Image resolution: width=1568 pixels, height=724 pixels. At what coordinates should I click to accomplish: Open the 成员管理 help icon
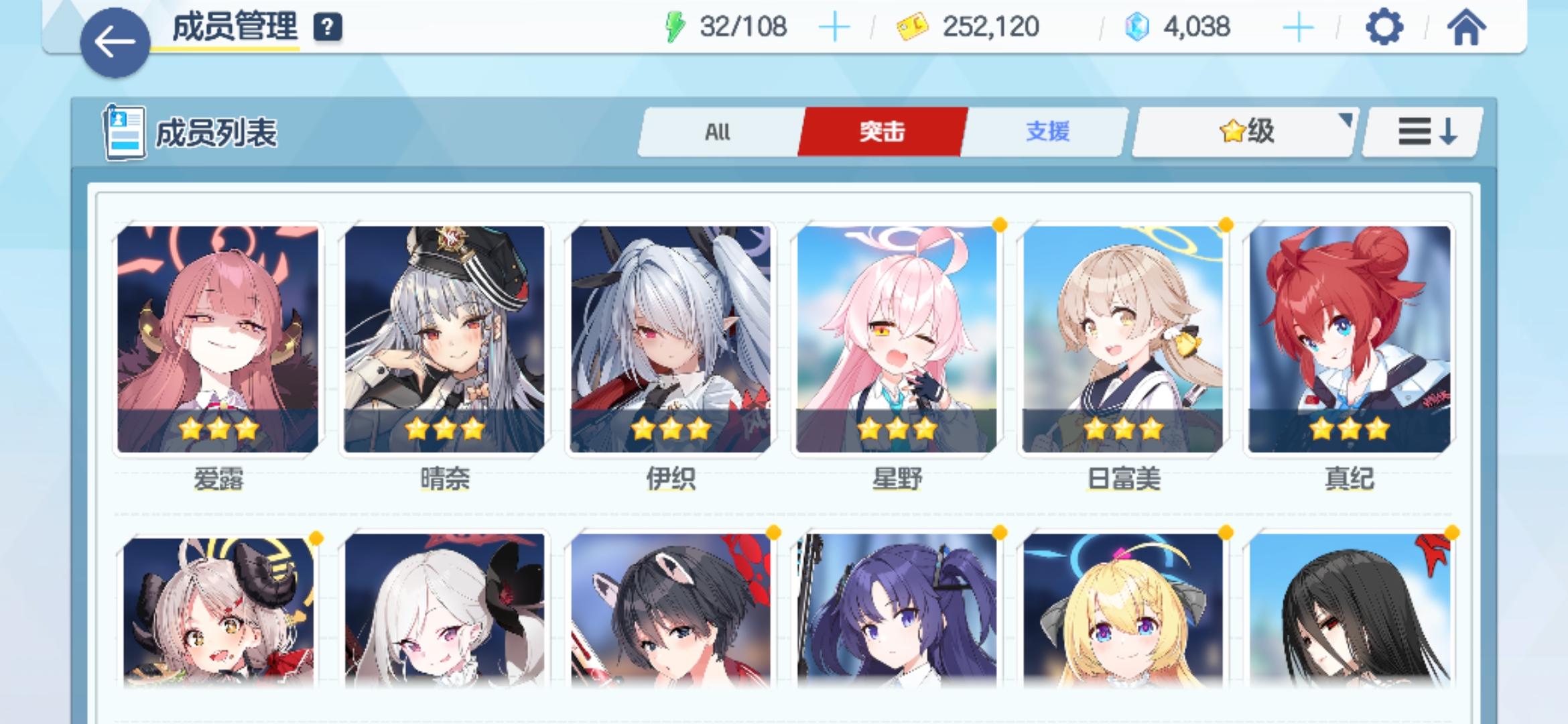(x=326, y=28)
